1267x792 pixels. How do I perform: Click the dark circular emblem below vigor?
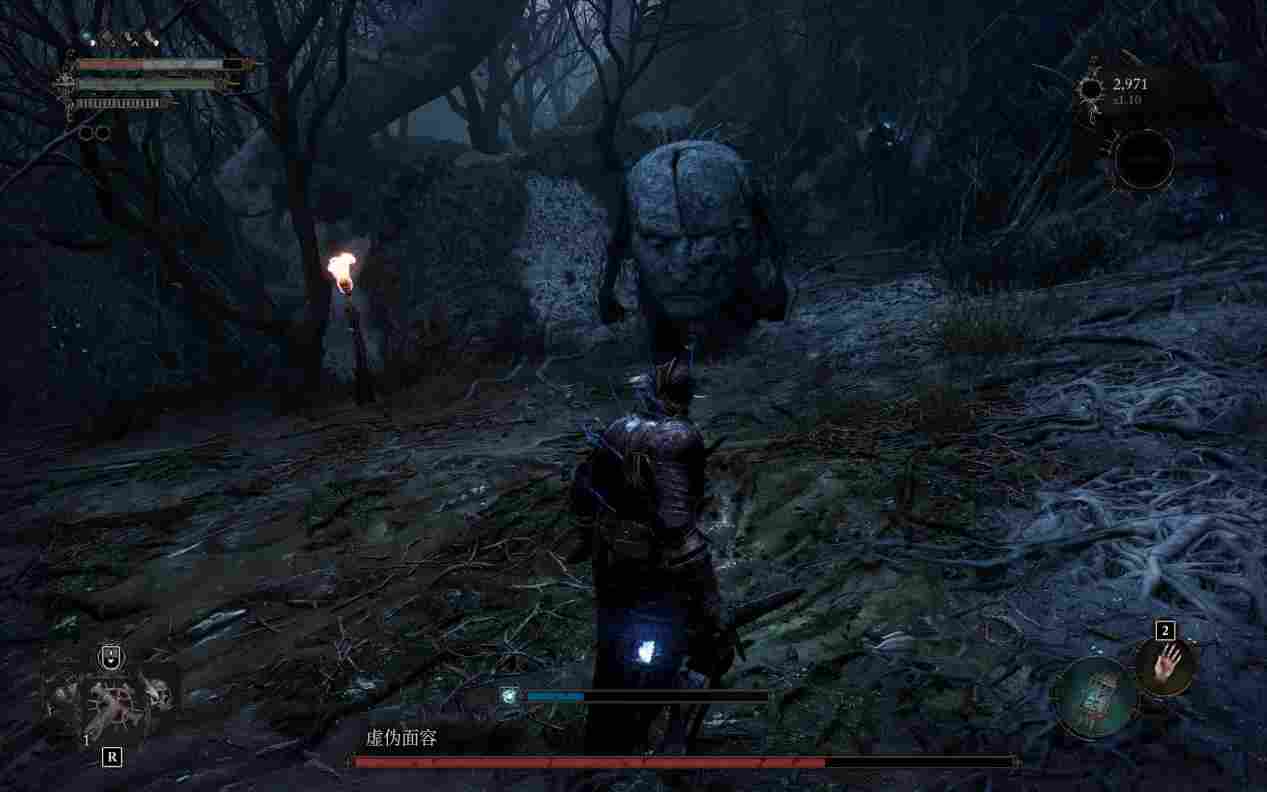pyautogui.click(x=1143, y=159)
